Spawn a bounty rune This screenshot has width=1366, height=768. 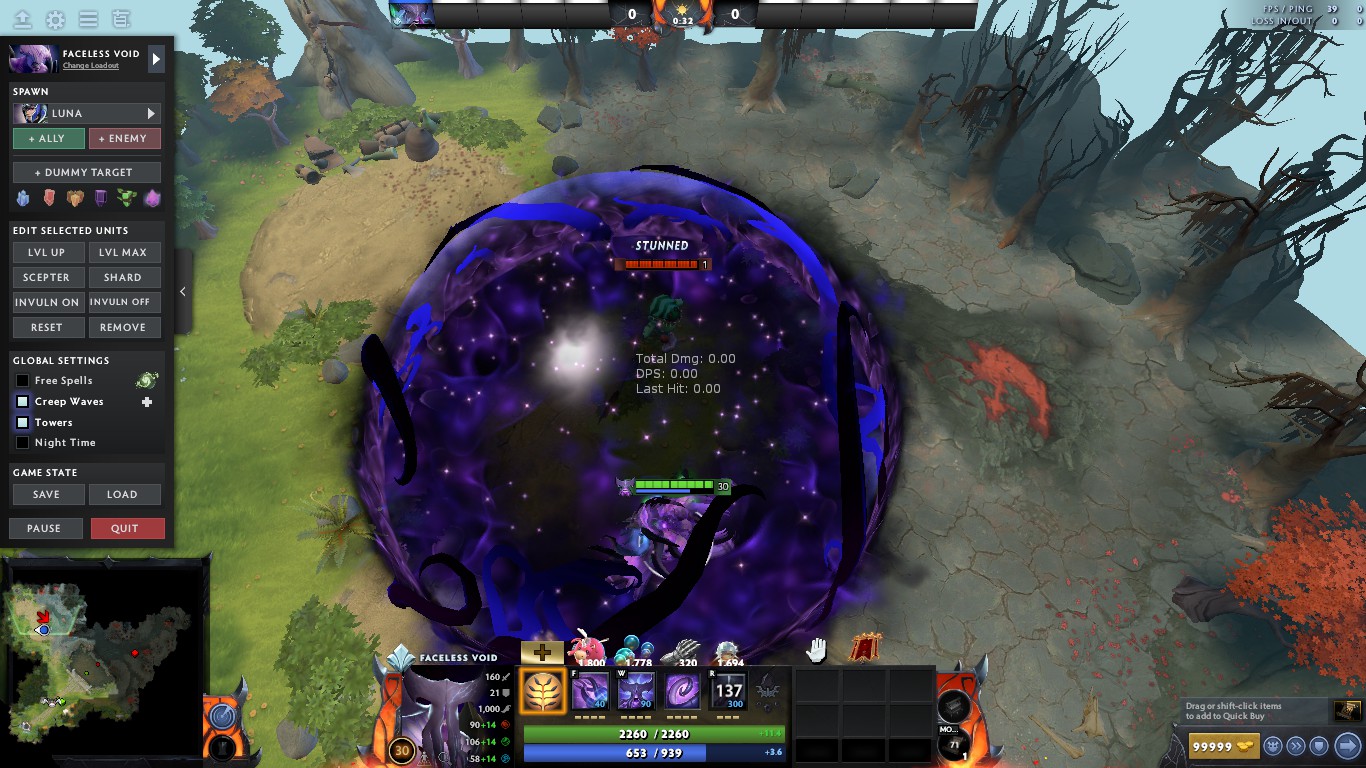tap(75, 197)
